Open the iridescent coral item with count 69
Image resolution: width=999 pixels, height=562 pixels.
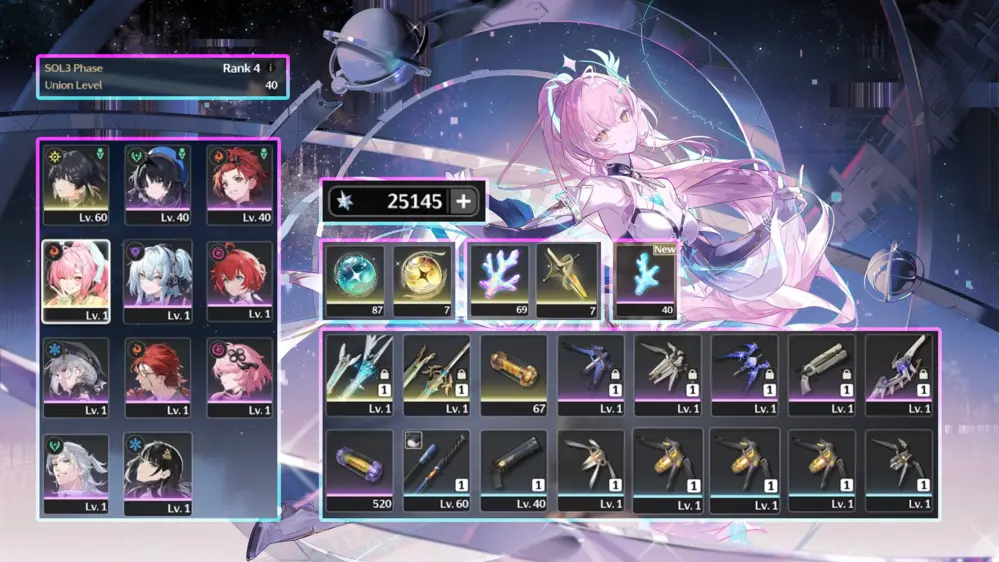(499, 279)
